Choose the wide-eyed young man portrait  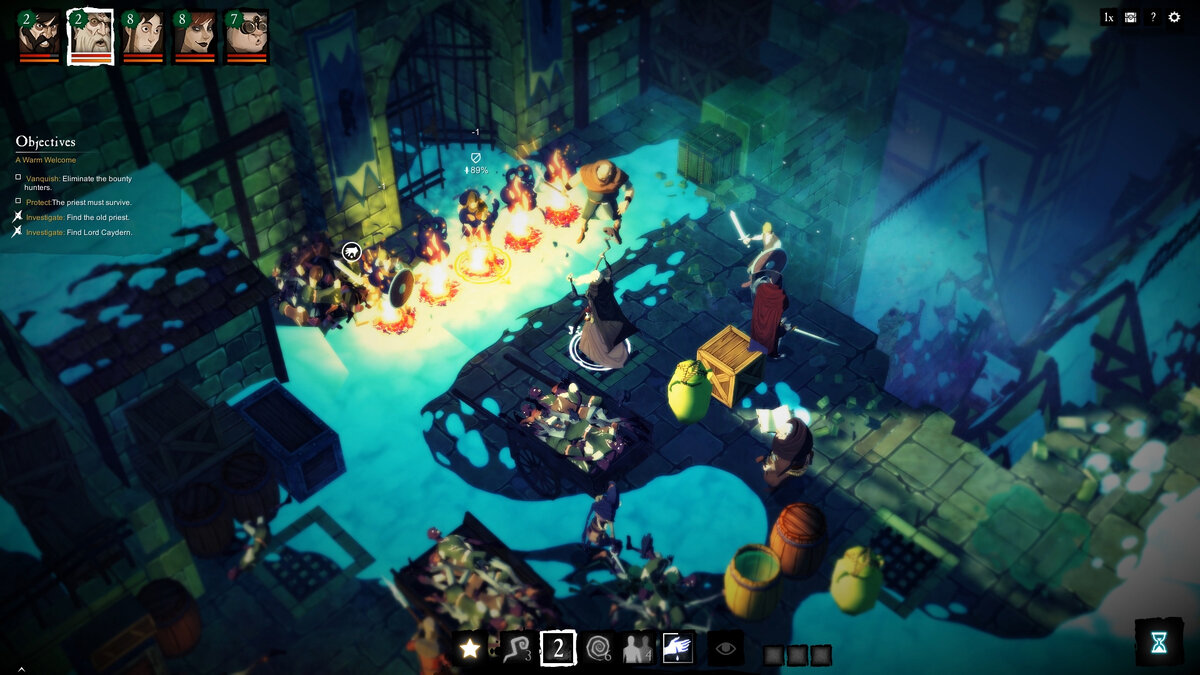(144, 34)
